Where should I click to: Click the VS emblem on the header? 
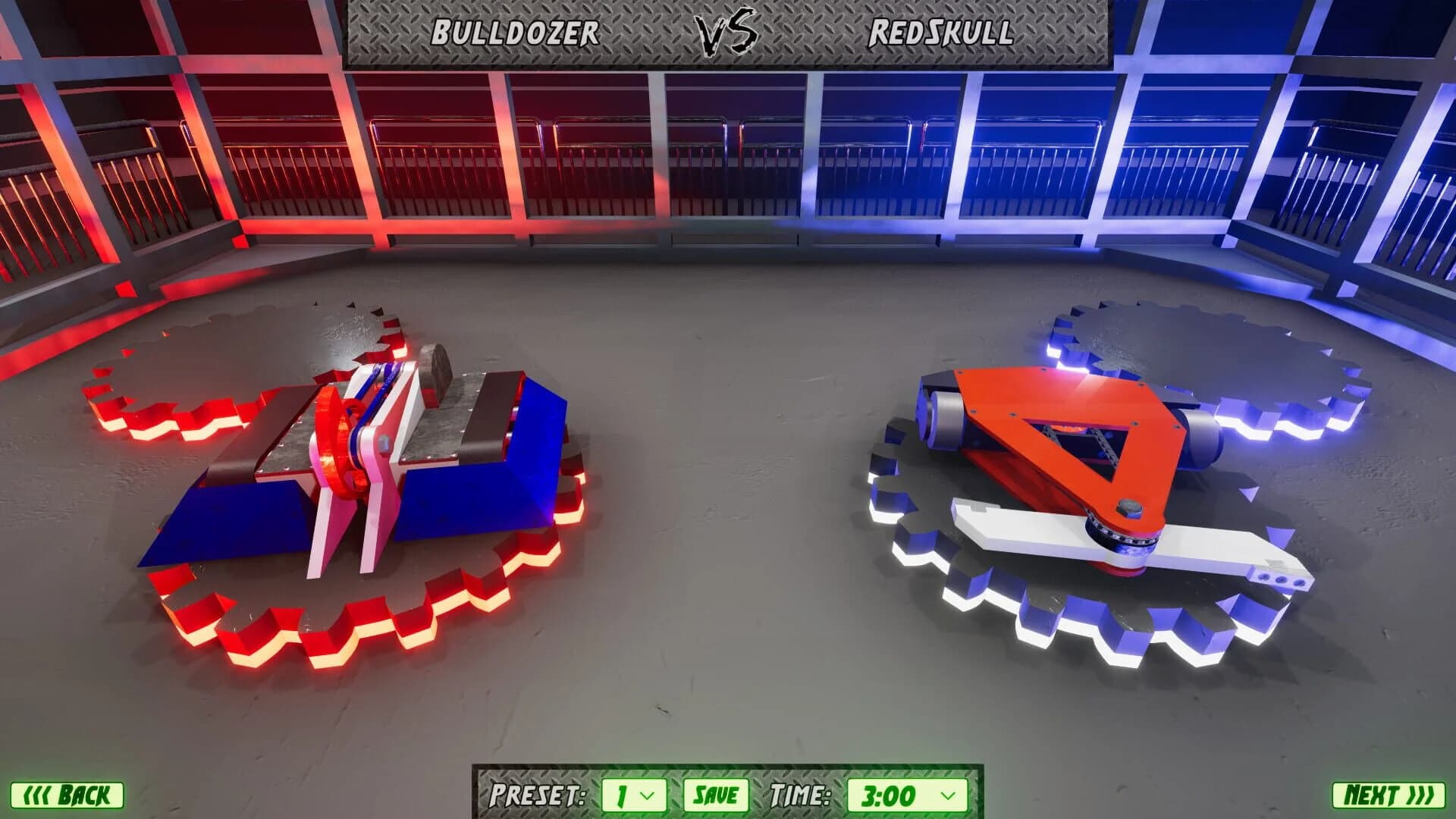tap(726, 32)
